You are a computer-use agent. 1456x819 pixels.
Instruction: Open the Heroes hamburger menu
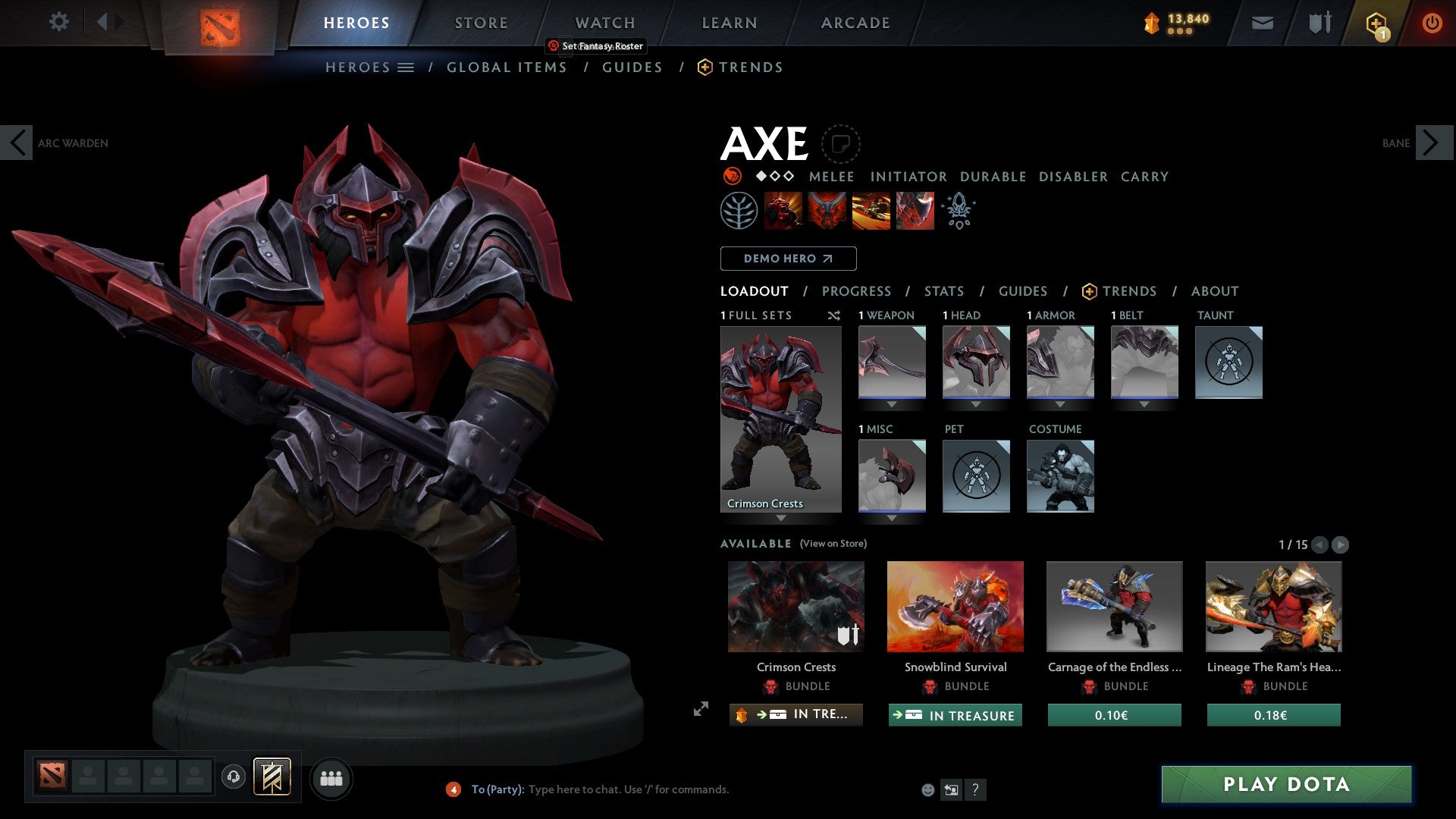tap(406, 67)
